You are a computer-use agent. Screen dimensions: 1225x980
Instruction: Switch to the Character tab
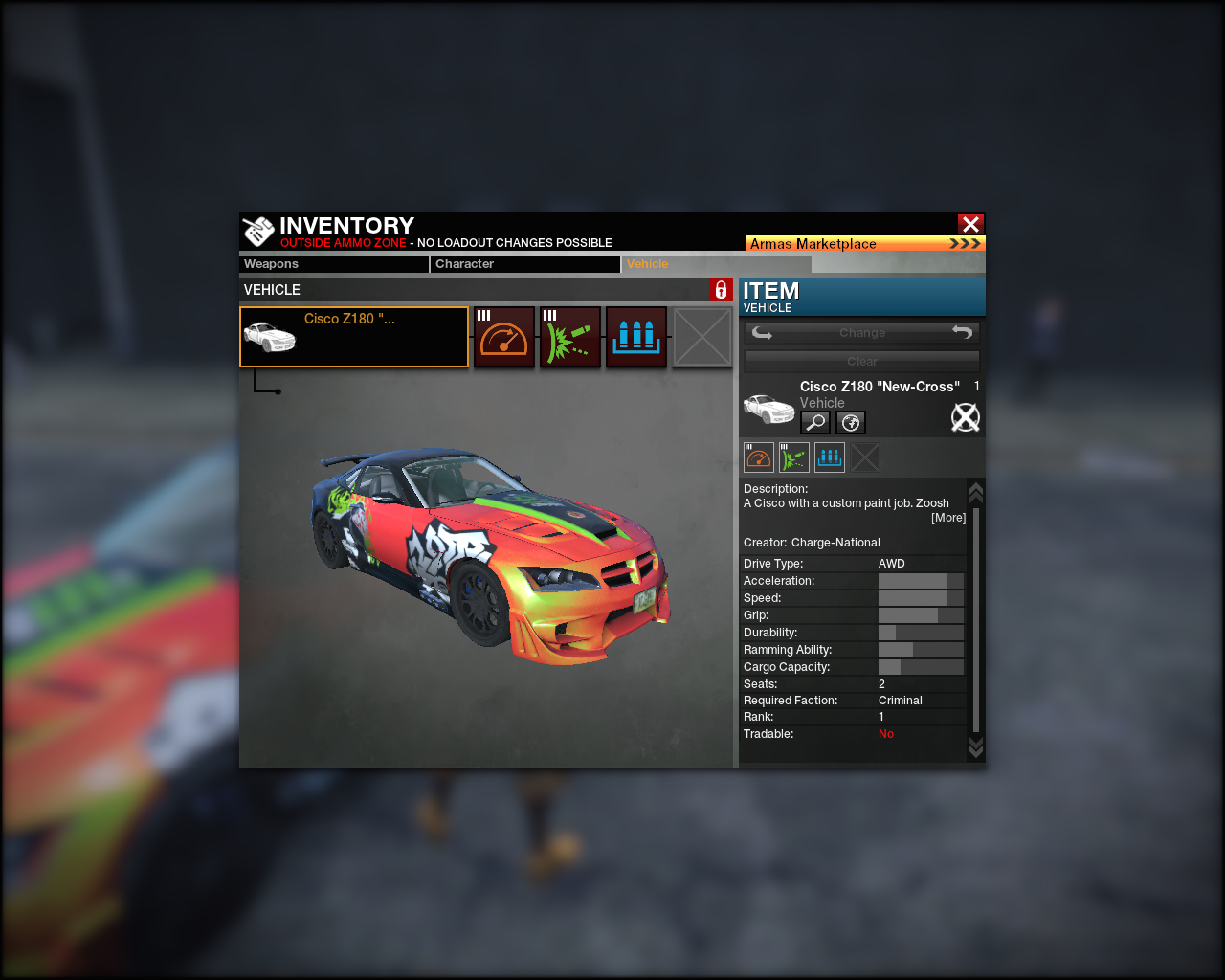pos(524,264)
